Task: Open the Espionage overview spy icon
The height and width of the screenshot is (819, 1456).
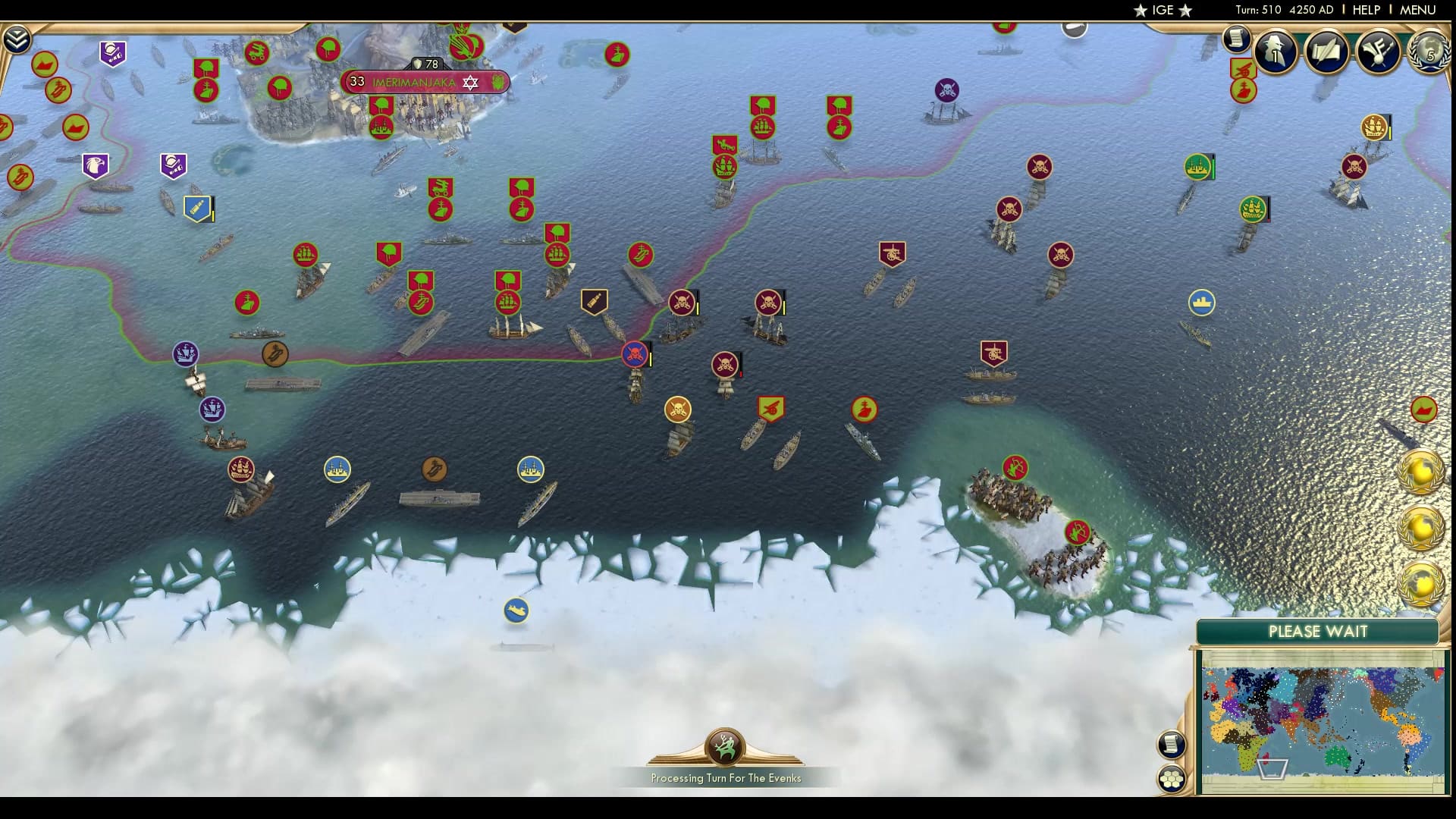Action: point(1276,52)
